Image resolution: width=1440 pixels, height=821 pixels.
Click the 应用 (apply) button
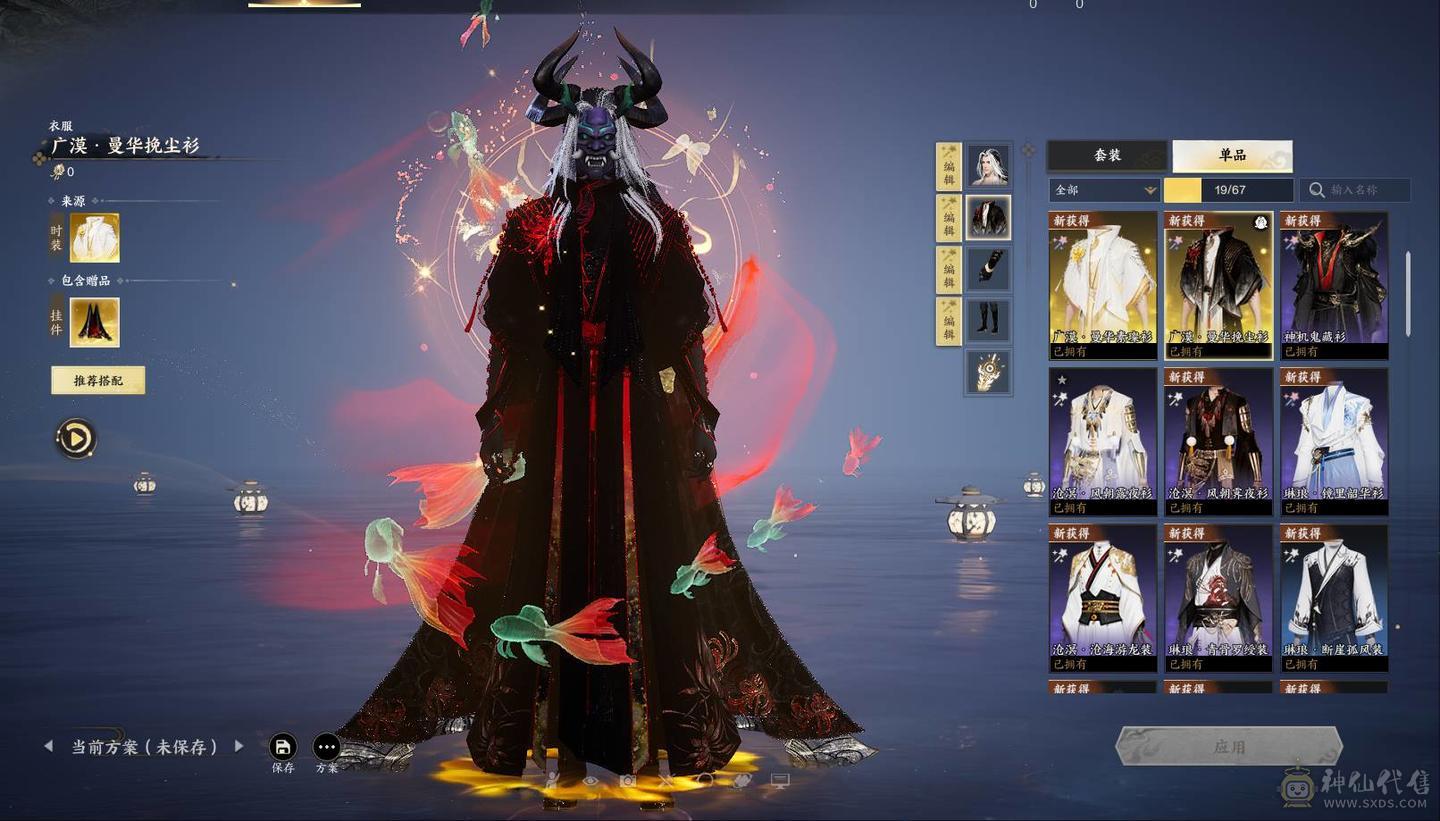pos(1228,747)
